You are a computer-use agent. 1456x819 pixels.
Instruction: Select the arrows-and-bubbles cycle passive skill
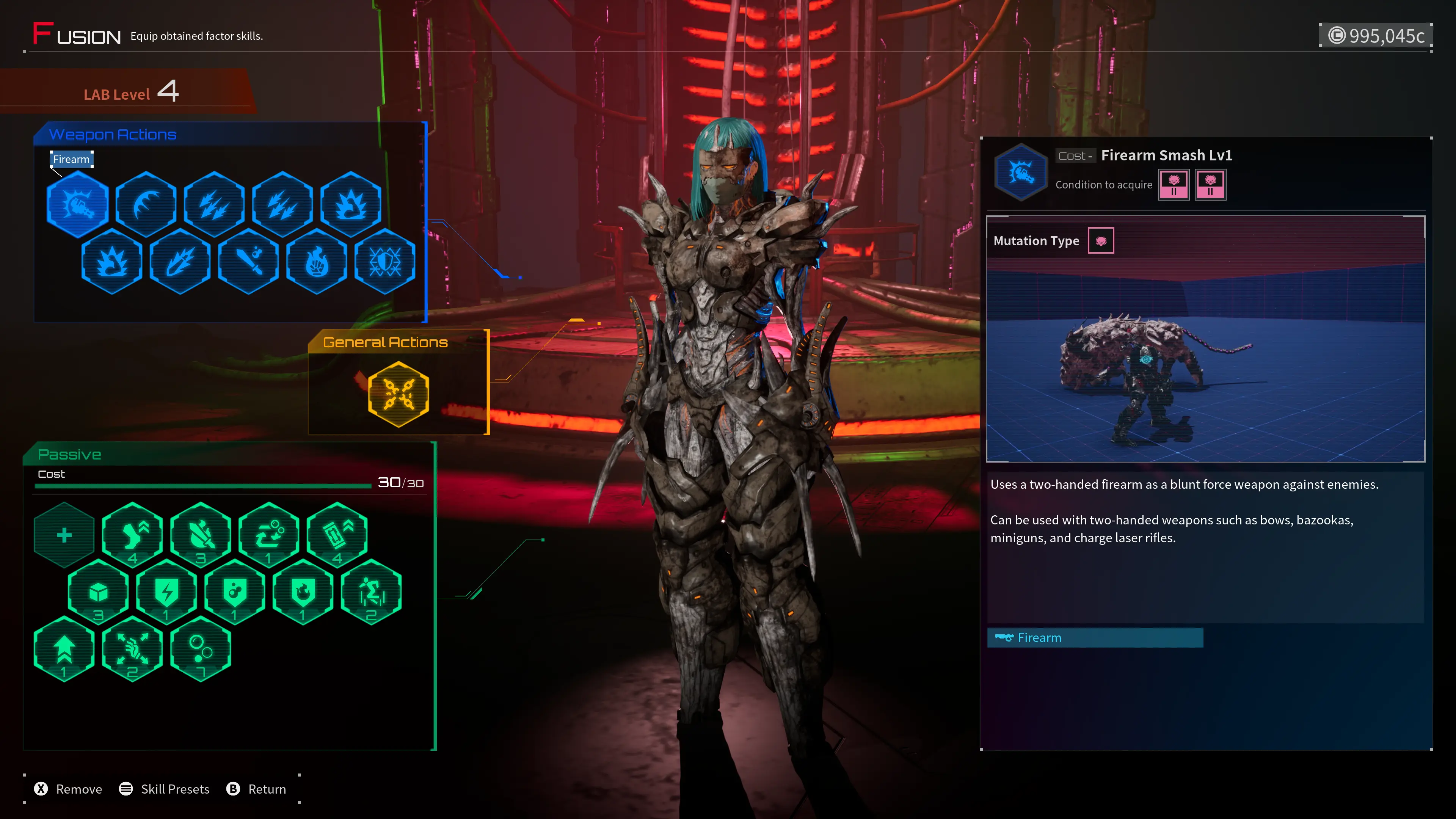point(269,535)
